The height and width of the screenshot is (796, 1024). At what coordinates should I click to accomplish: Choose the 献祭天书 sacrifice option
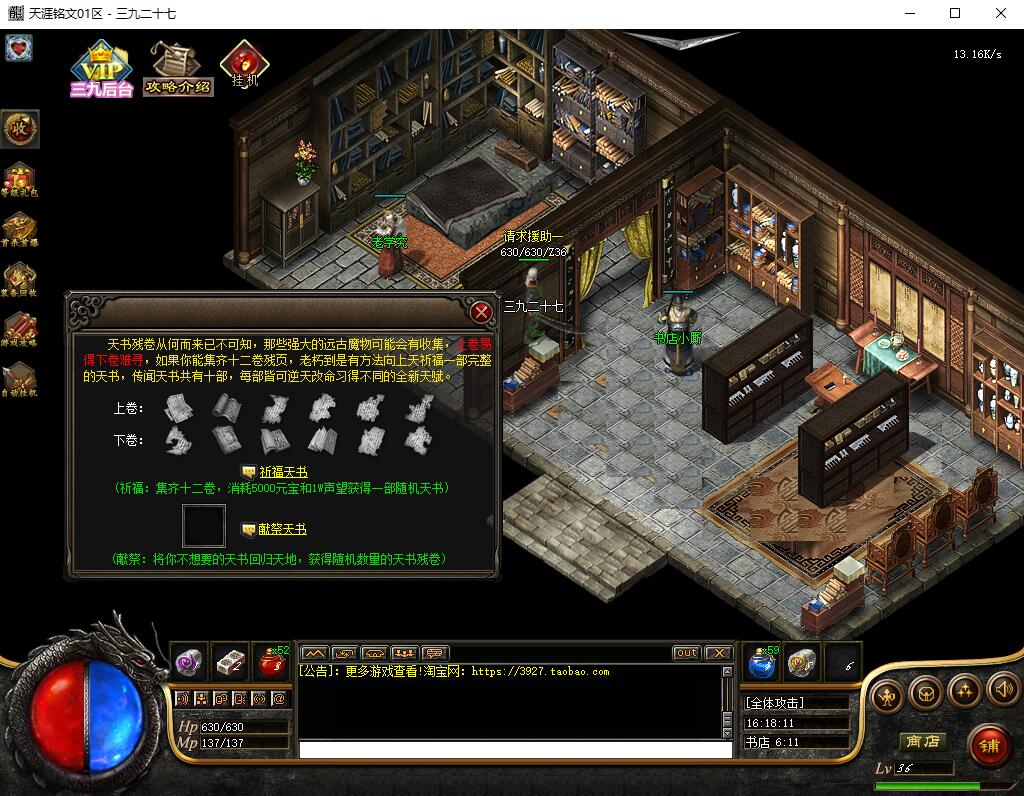(283, 529)
